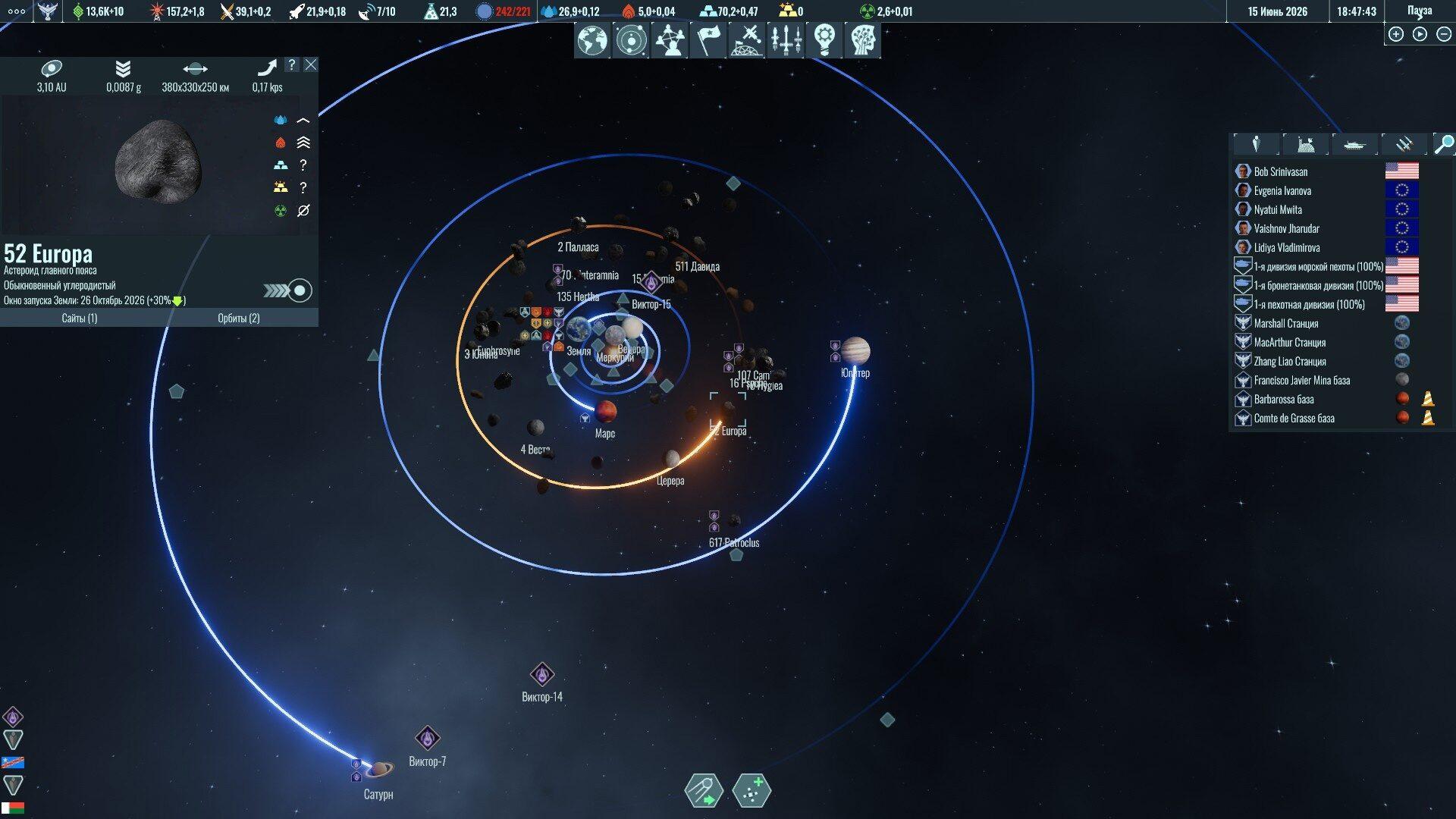Open the research lightbulb screen

pos(824,40)
